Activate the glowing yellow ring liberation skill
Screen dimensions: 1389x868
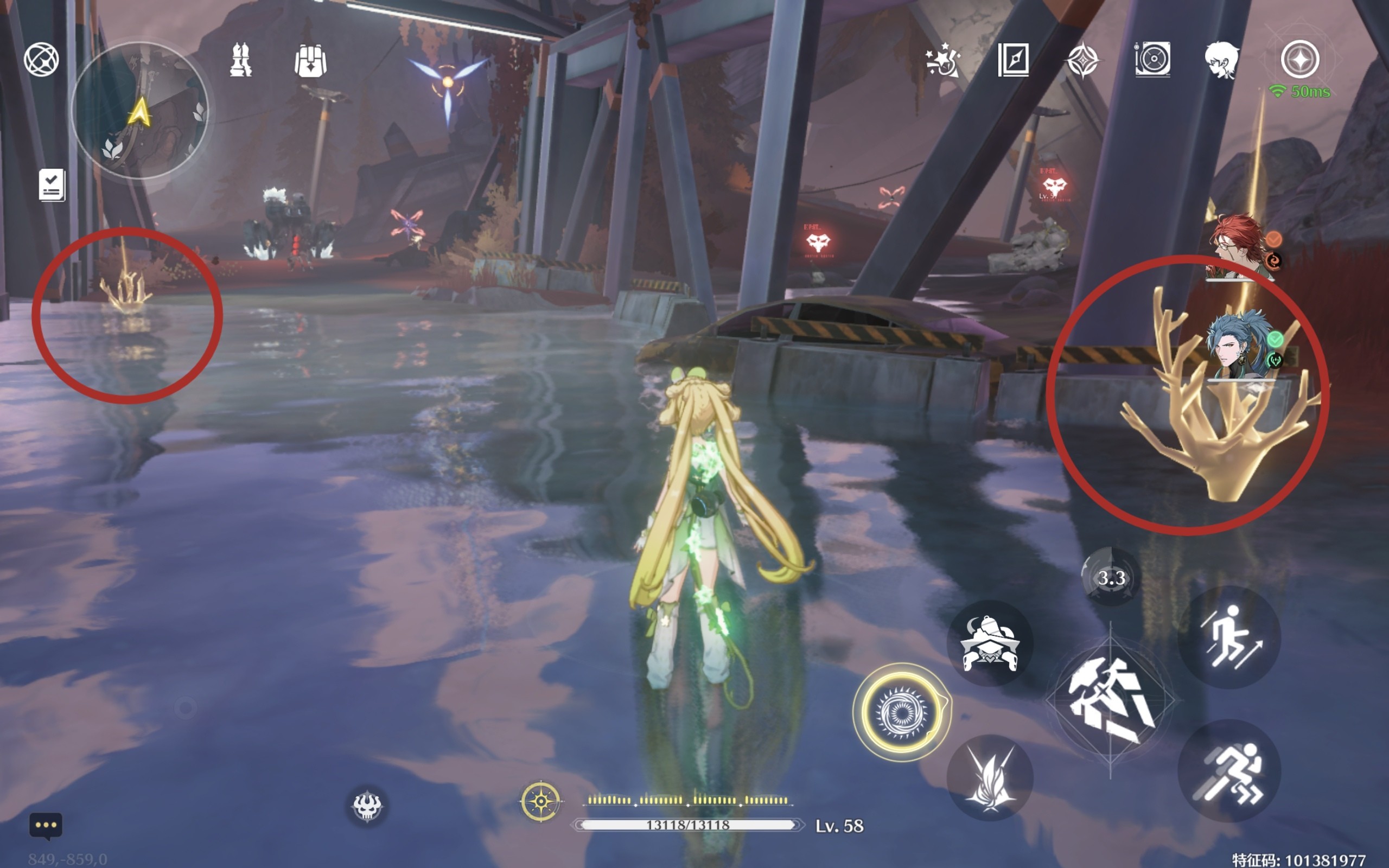click(x=902, y=712)
